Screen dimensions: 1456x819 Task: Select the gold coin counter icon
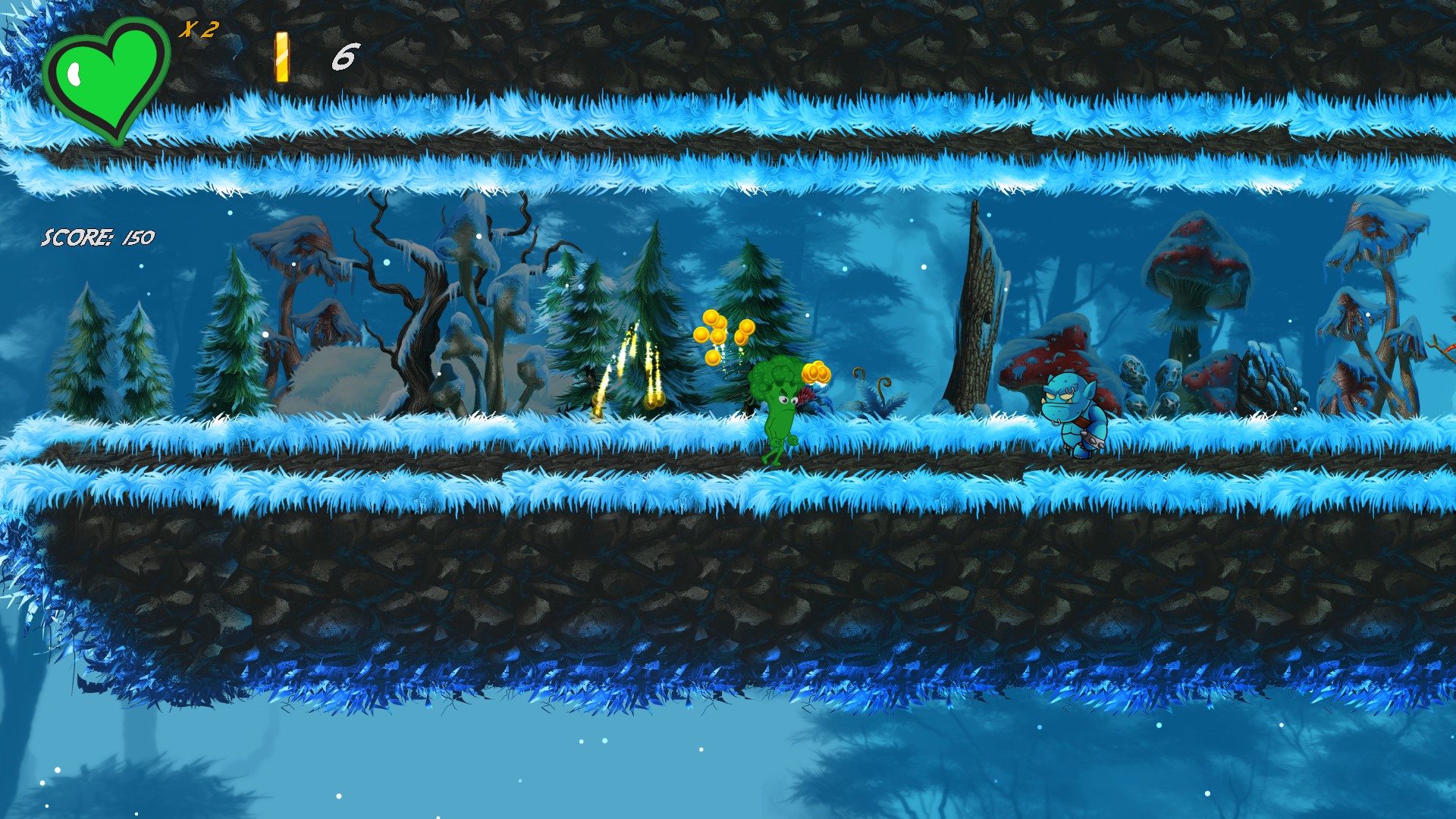[x=282, y=57]
